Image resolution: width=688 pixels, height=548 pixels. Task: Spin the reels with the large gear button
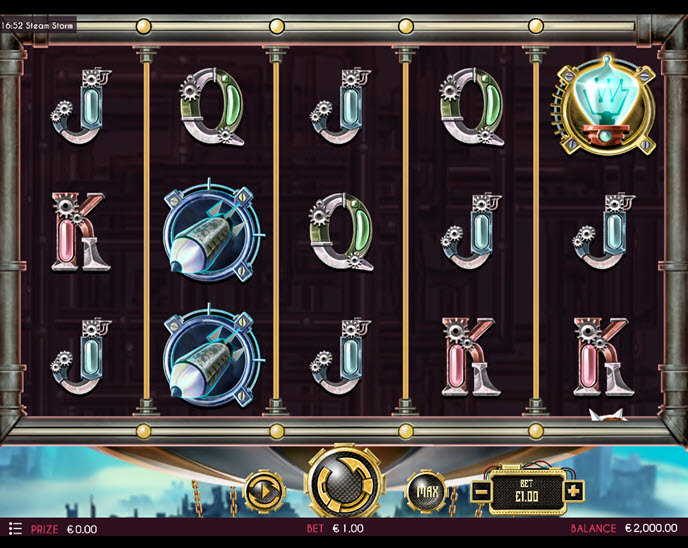344,487
